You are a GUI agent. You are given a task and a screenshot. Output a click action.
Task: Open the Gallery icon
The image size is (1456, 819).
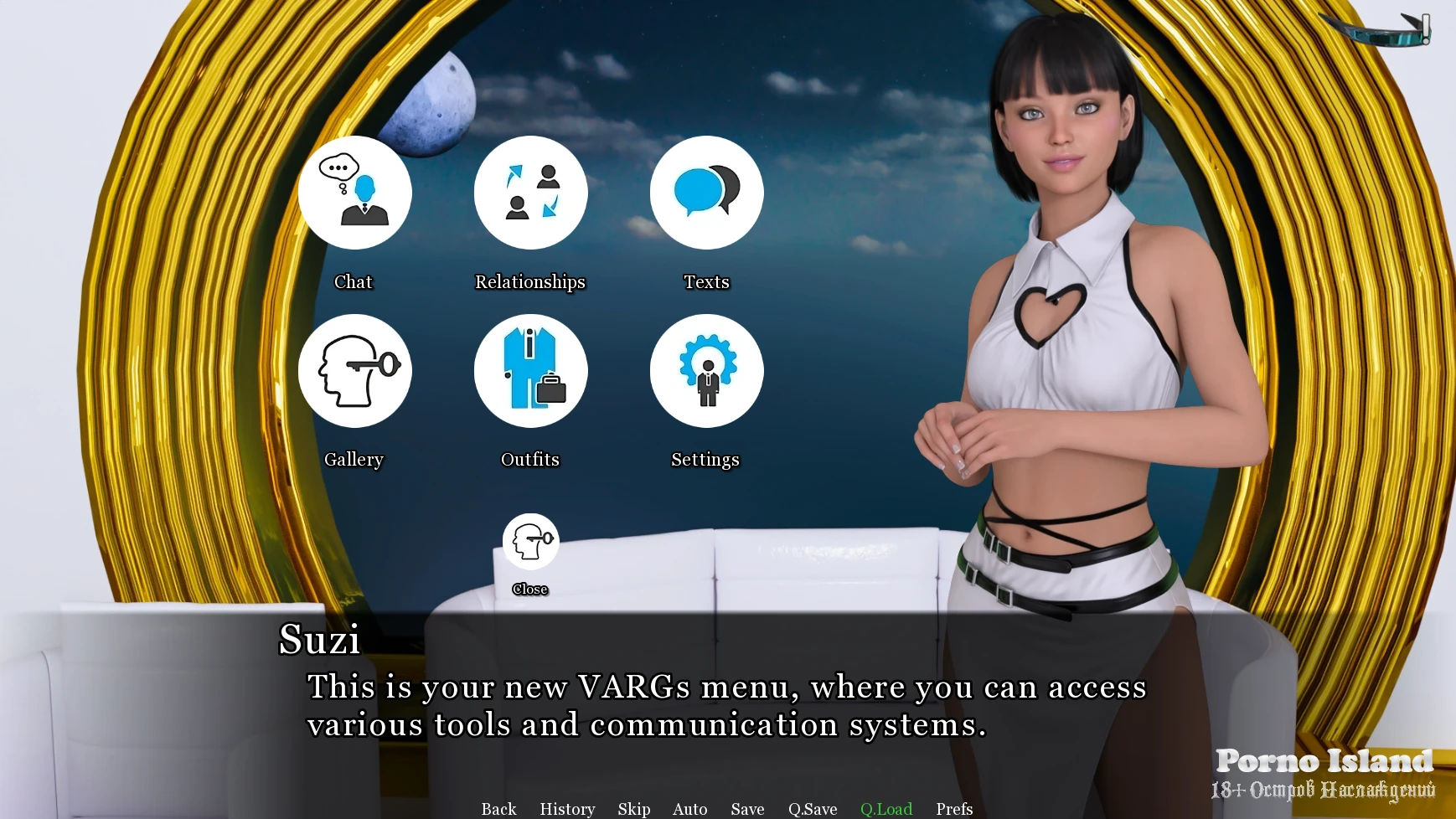354,371
